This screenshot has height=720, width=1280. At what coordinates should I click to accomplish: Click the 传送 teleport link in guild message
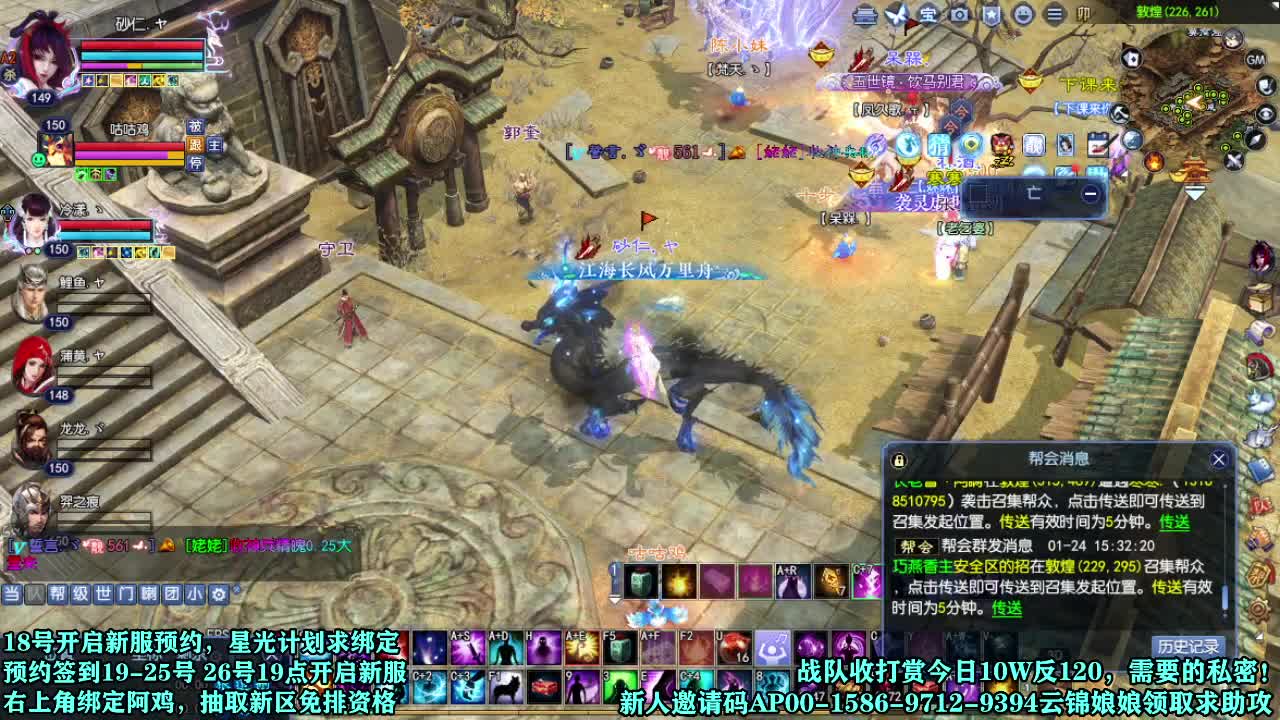(x=1006, y=608)
